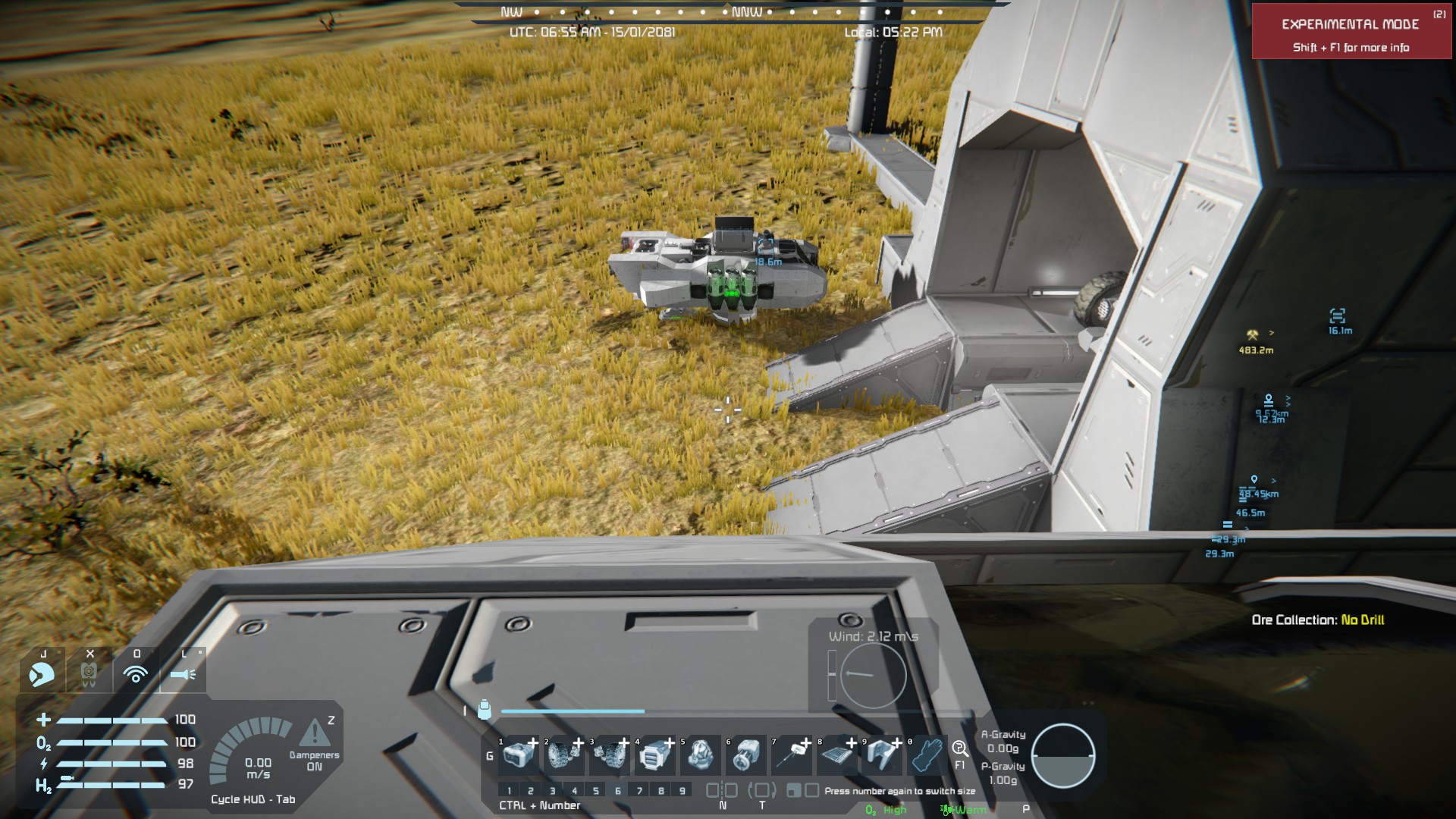The height and width of the screenshot is (819, 1456).
Task: Toggle the Dampeners warning triangle
Action: point(314,734)
